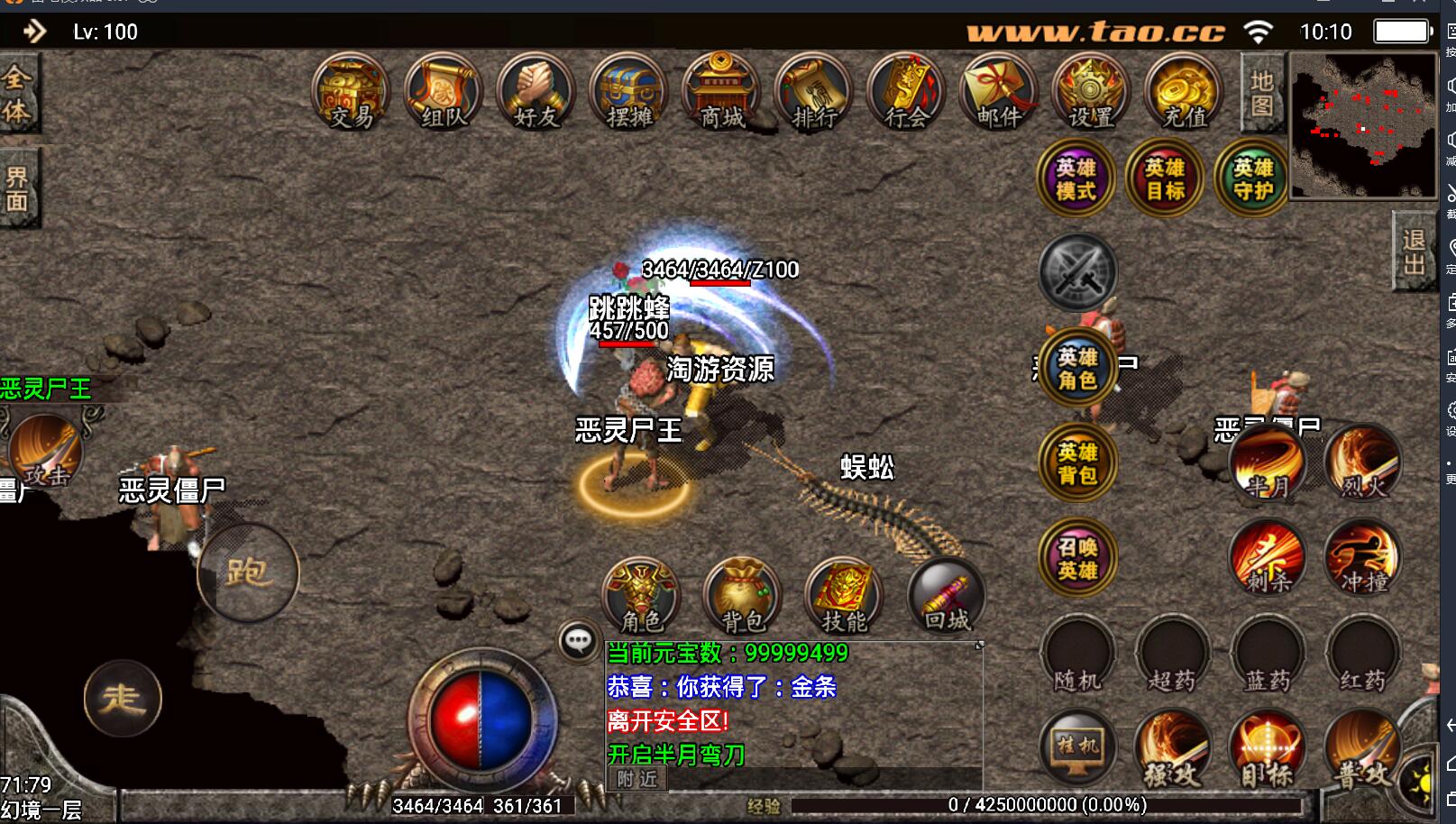Open the 交易 trade menu
Image resolution: width=1456 pixels, height=824 pixels.
click(351, 92)
